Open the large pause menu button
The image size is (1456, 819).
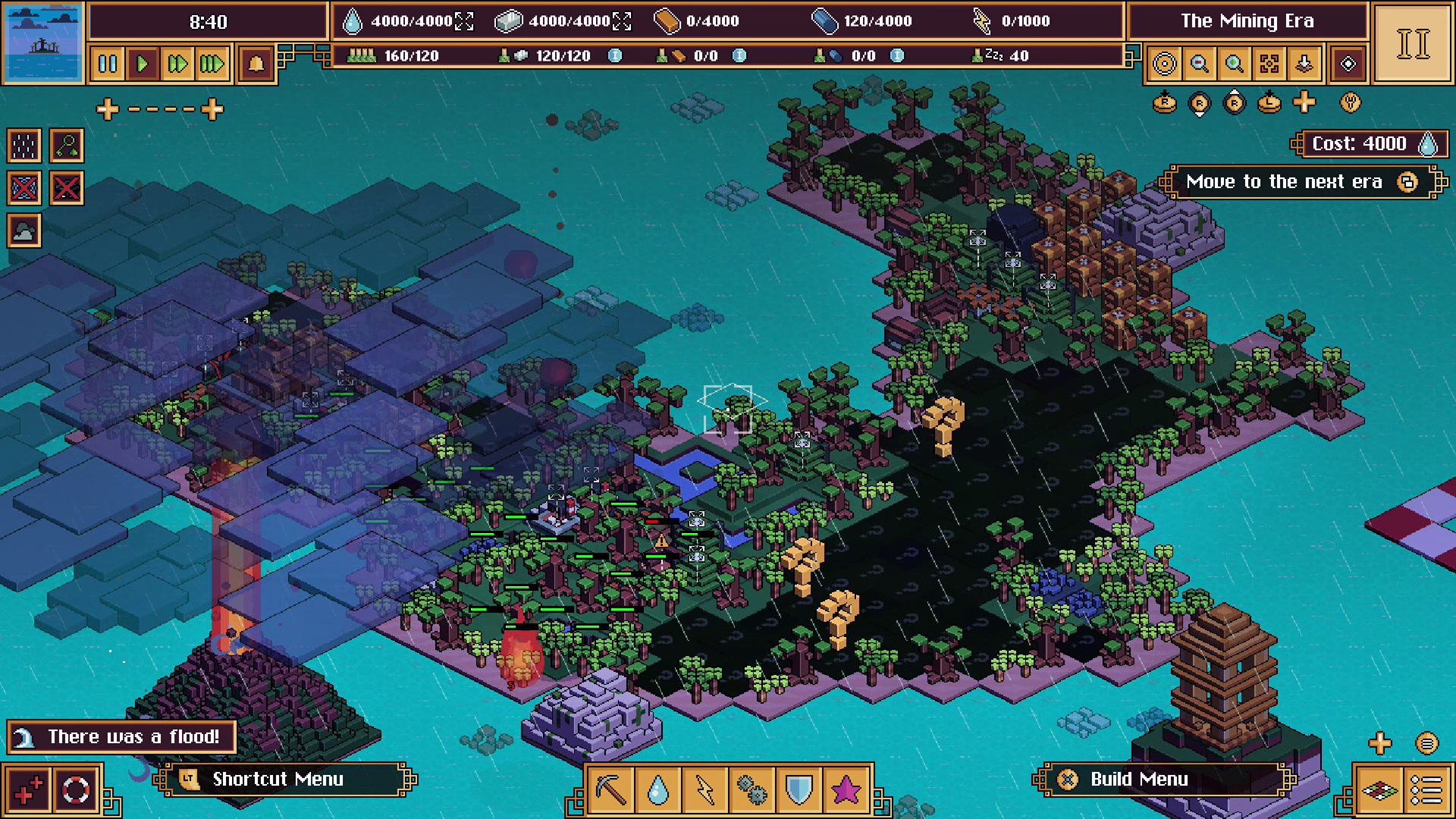click(1413, 43)
